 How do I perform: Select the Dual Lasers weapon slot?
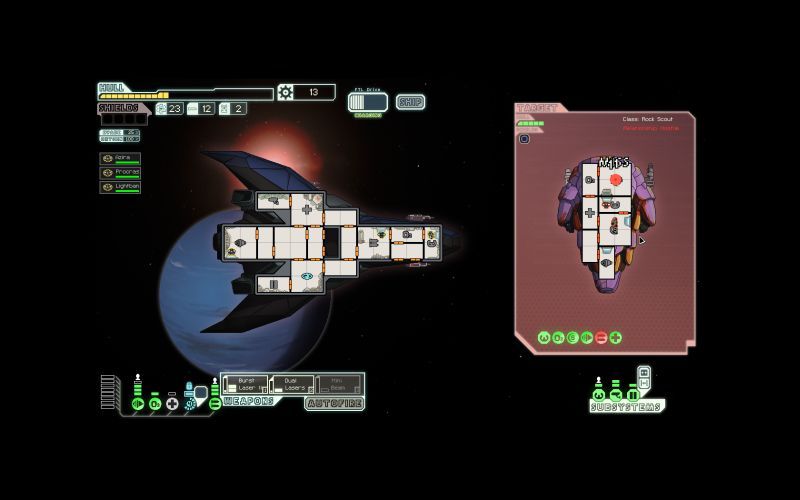click(291, 384)
